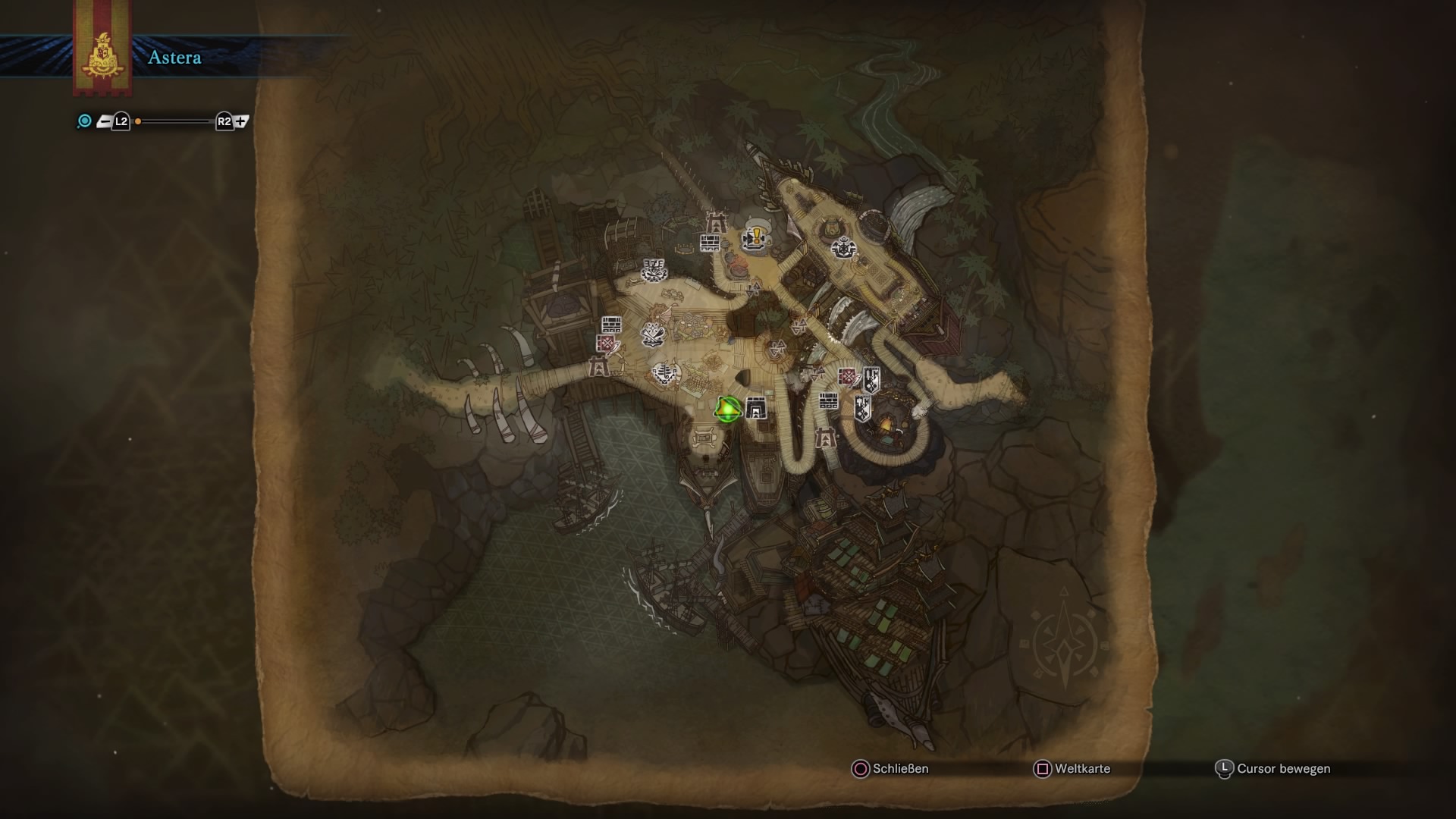This screenshot has height=819, width=1456.
Task: Choose the gate-shaped marker beside the green marker
Action: [755, 409]
